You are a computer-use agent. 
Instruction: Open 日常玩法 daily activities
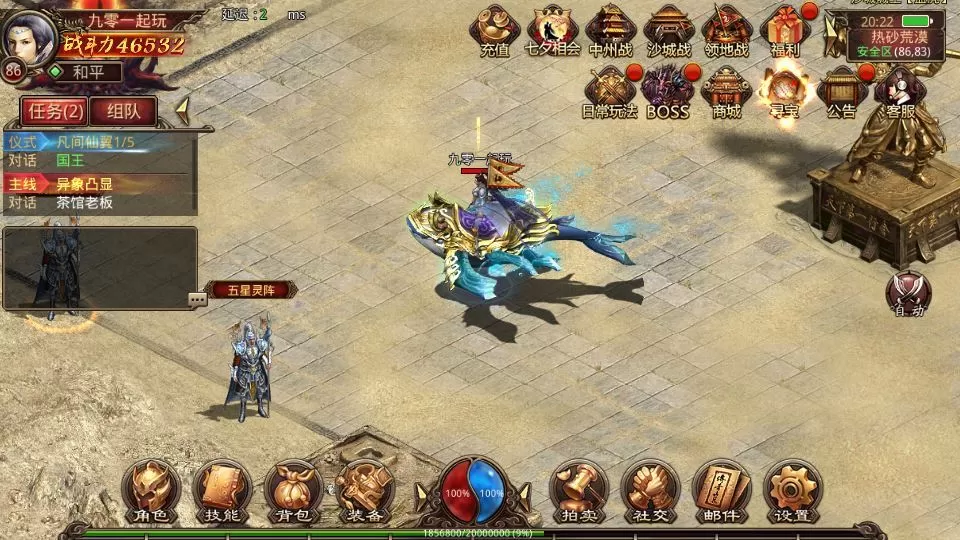point(610,91)
